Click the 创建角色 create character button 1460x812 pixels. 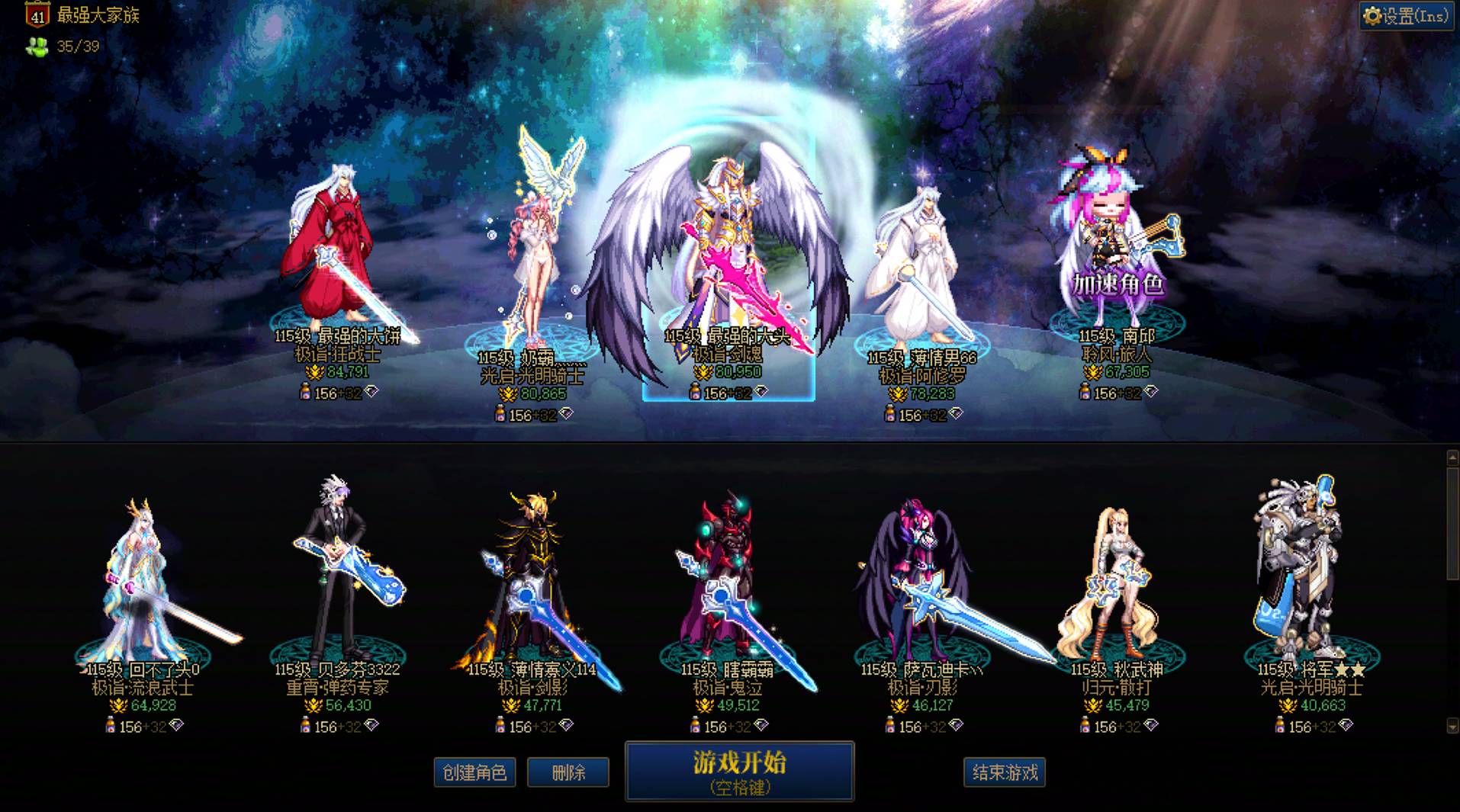coord(474,772)
